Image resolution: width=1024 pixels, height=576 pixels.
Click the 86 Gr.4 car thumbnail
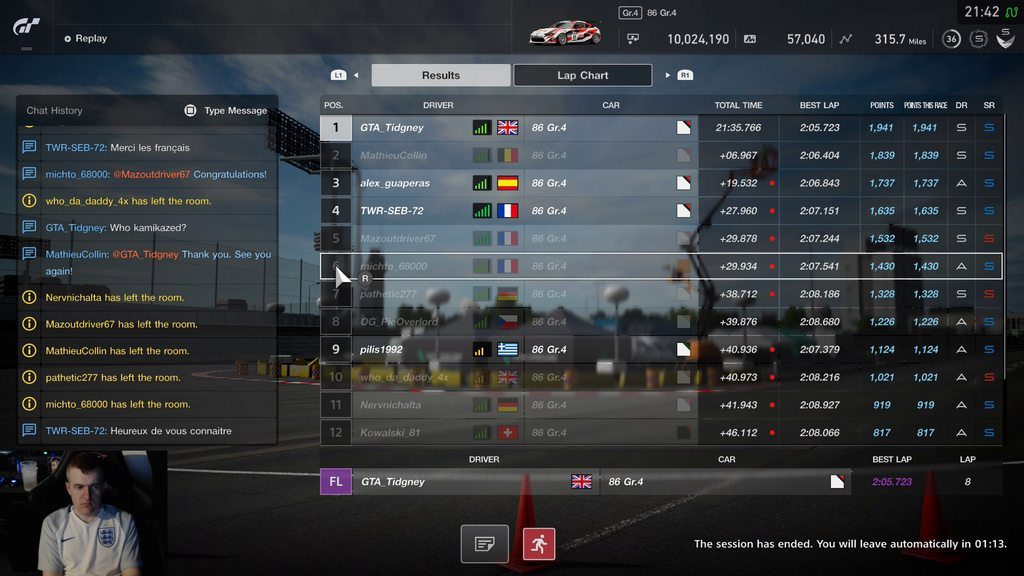[565, 33]
